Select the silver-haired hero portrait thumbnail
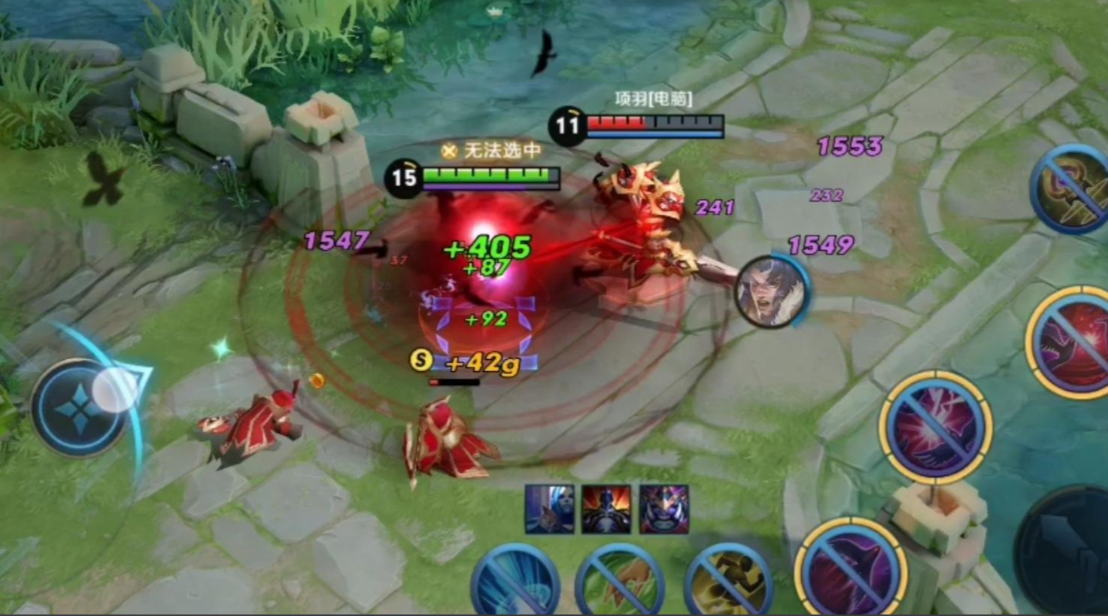The height and width of the screenshot is (616, 1108). pyautogui.click(x=550, y=508)
